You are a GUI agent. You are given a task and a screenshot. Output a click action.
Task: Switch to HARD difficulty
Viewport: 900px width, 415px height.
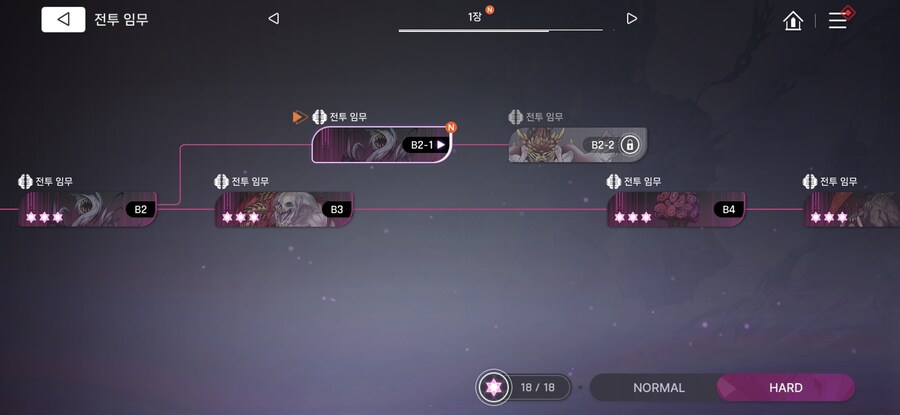tap(785, 388)
